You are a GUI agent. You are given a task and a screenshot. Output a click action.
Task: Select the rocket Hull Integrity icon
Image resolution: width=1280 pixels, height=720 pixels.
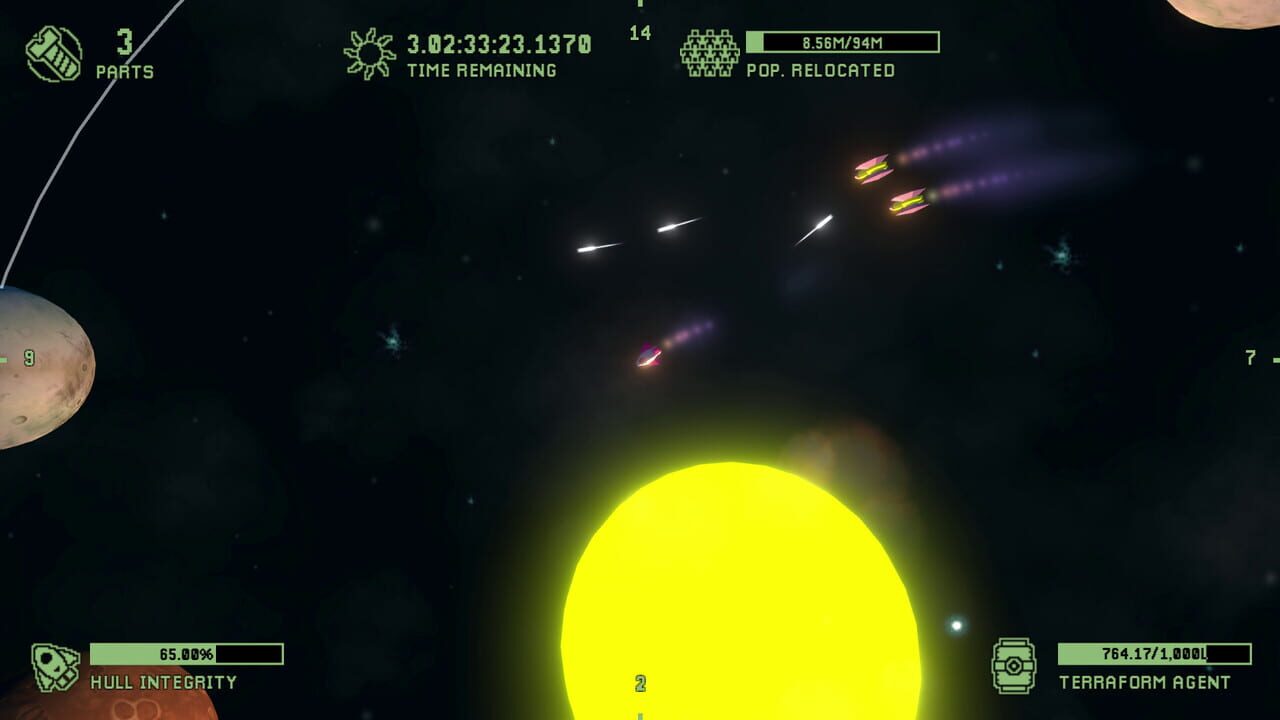[55, 665]
